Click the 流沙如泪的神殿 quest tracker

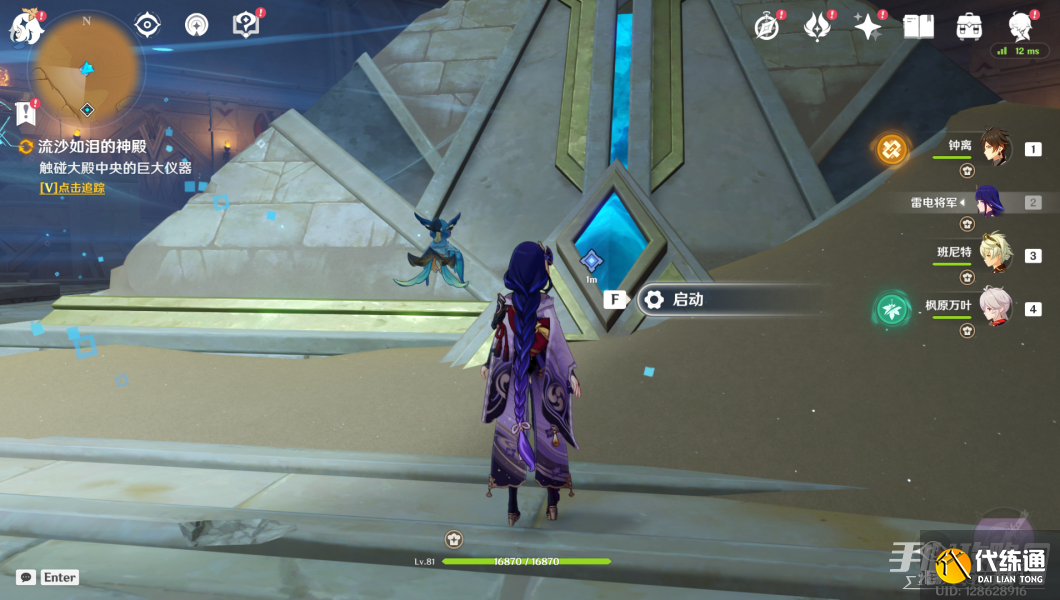(90, 146)
